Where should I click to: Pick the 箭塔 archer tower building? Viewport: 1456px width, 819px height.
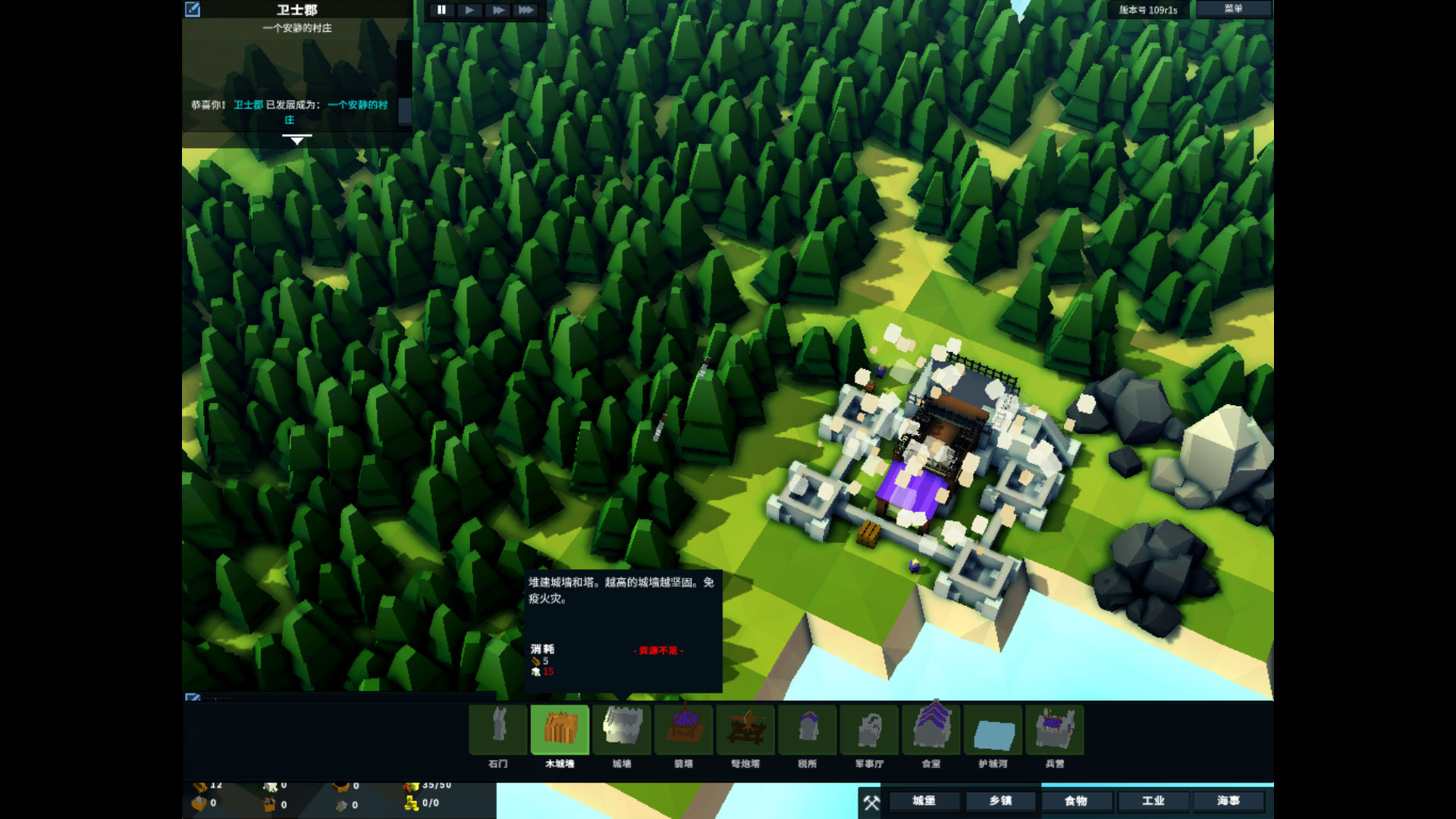coord(683,730)
